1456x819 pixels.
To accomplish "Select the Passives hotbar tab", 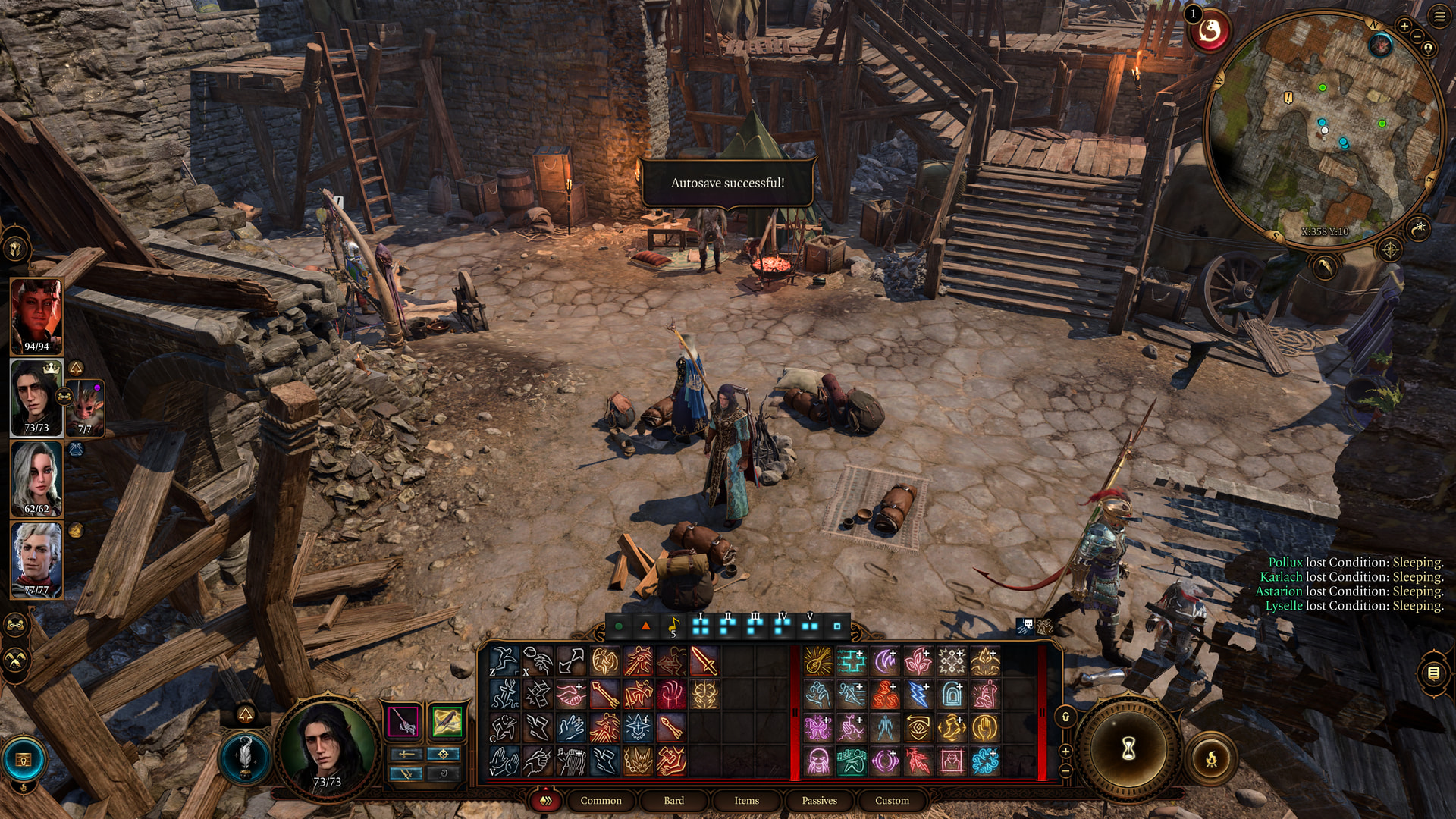I will pos(819,800).
